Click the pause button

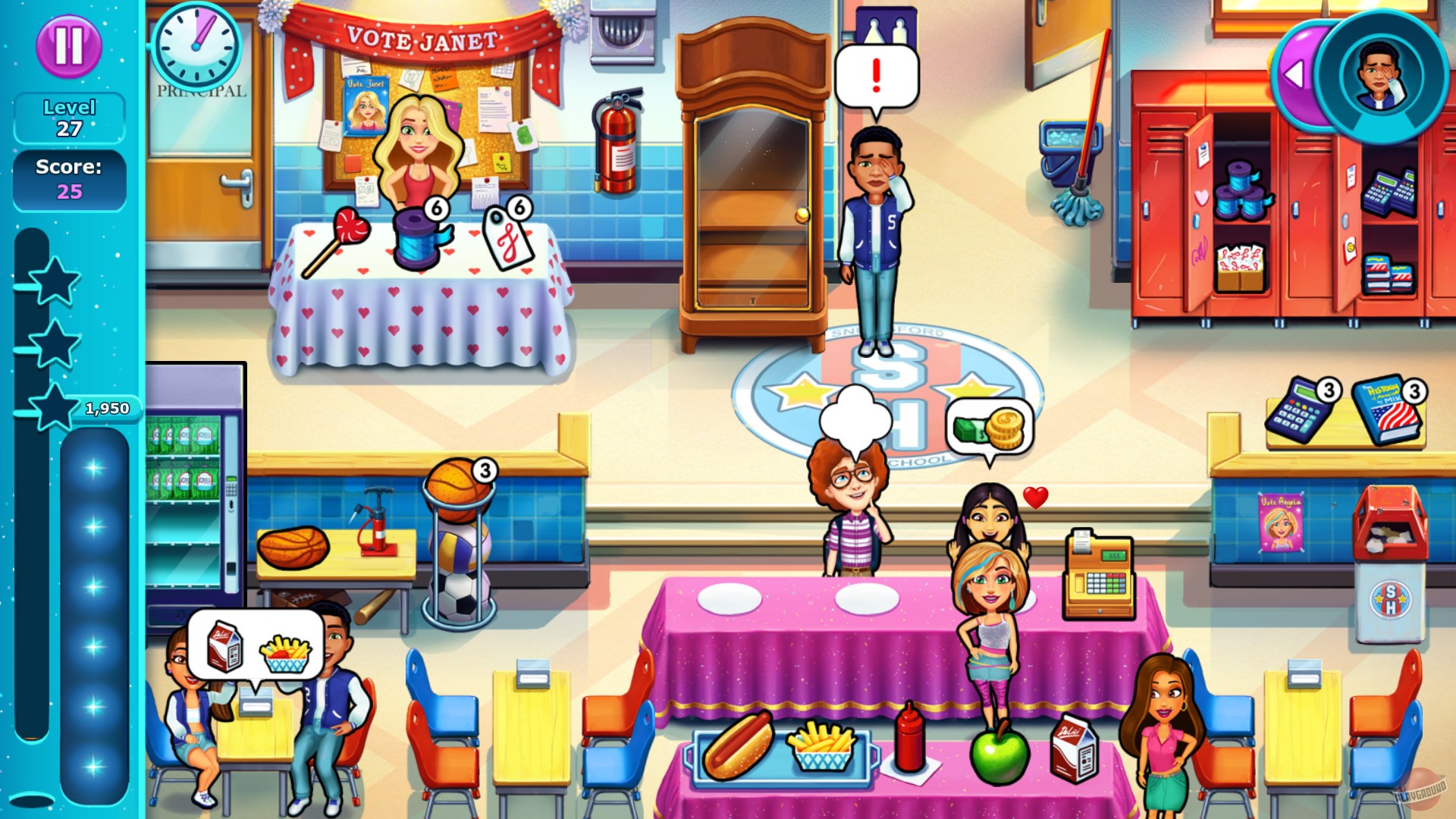pyautogui.click(x=69, y=48)
